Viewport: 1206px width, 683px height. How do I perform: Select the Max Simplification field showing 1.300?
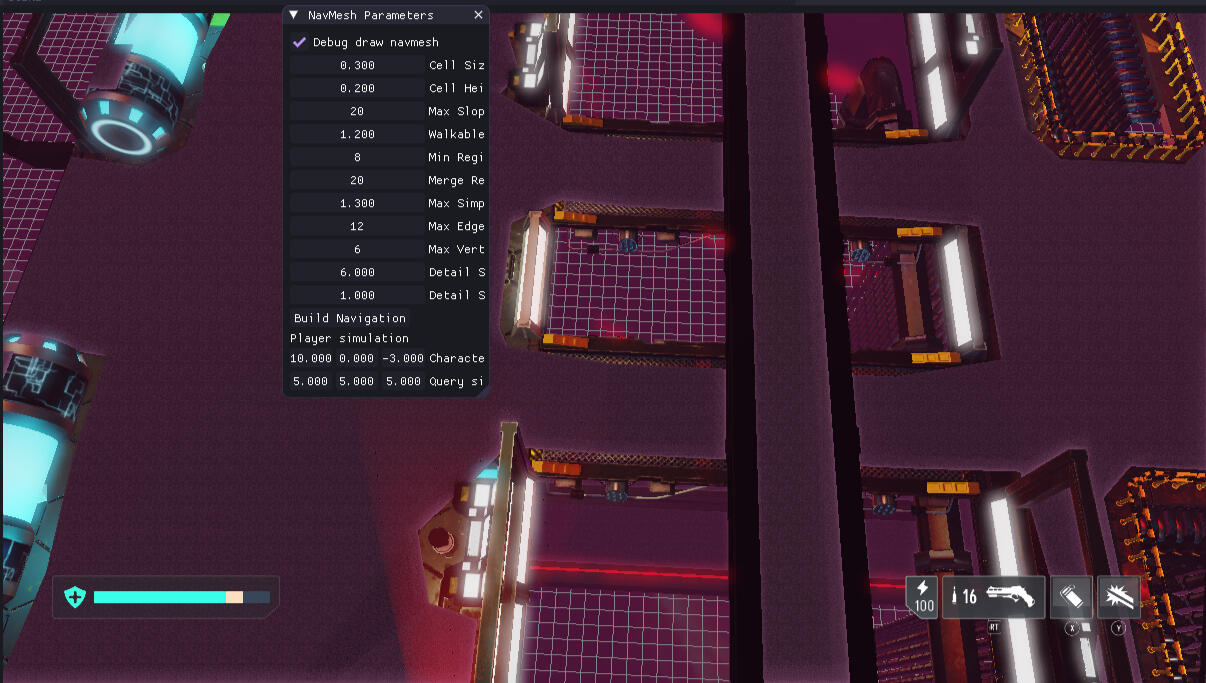pos(357,203)
